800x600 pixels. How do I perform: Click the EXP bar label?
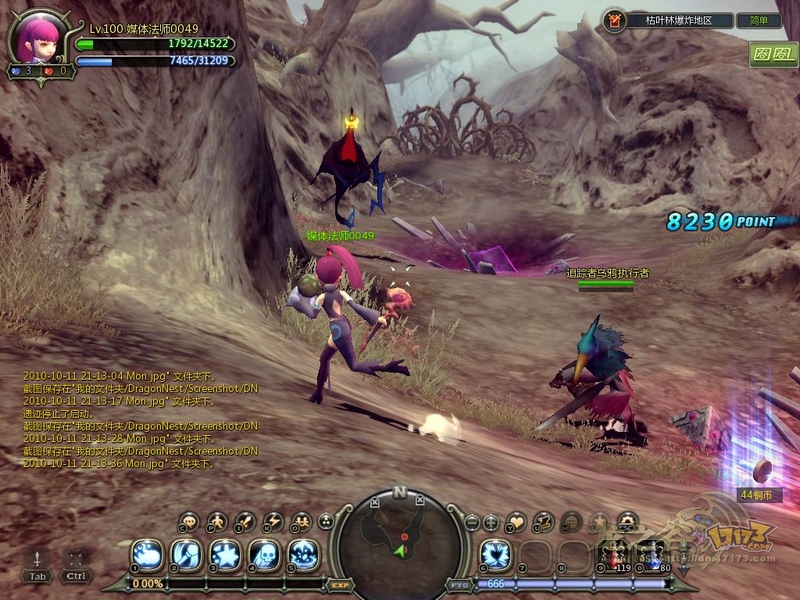339,584
